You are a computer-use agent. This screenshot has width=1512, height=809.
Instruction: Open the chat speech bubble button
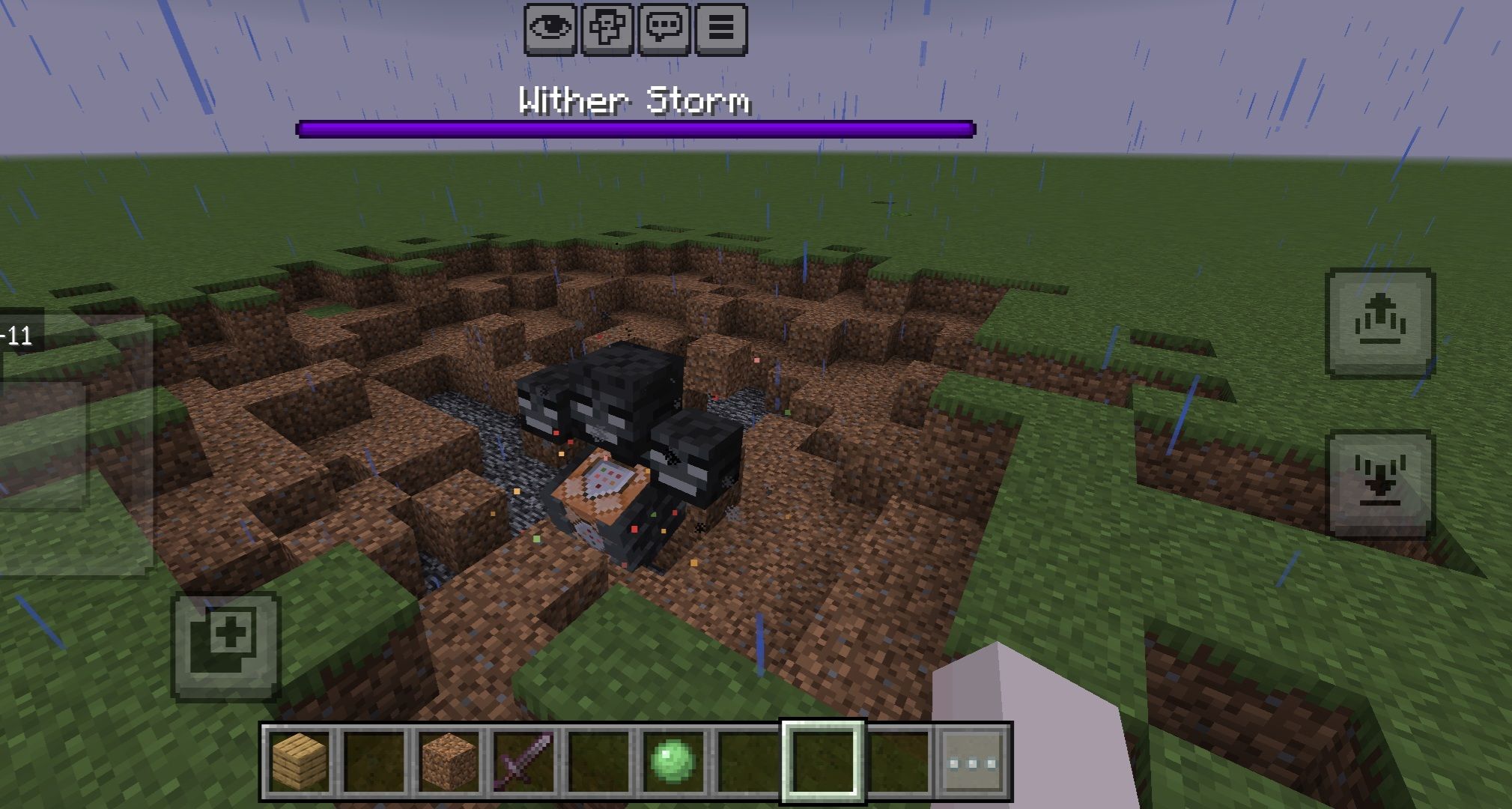pyautogui.click(x=664, y=29)
